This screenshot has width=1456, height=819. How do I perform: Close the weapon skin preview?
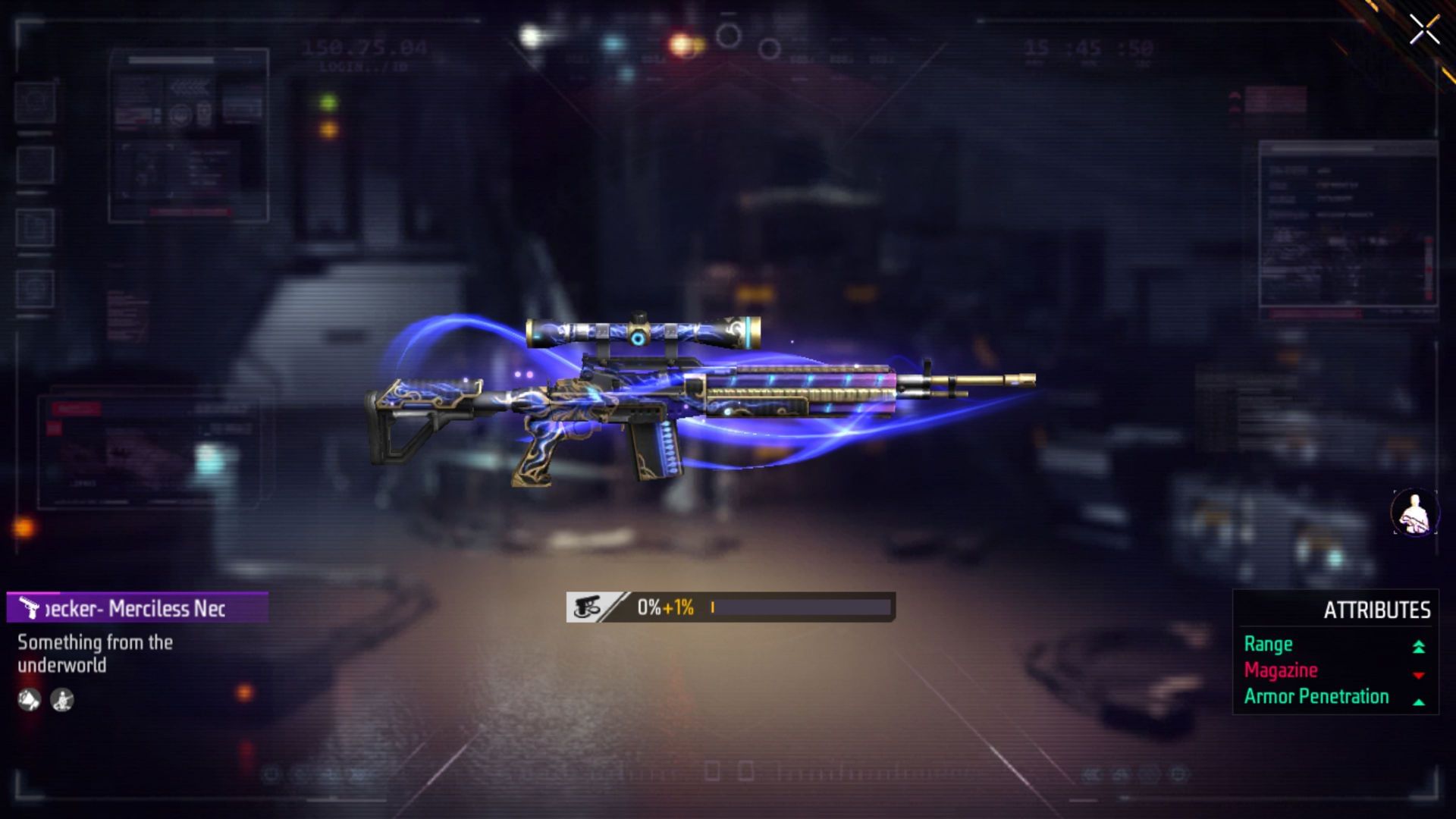1424,30
